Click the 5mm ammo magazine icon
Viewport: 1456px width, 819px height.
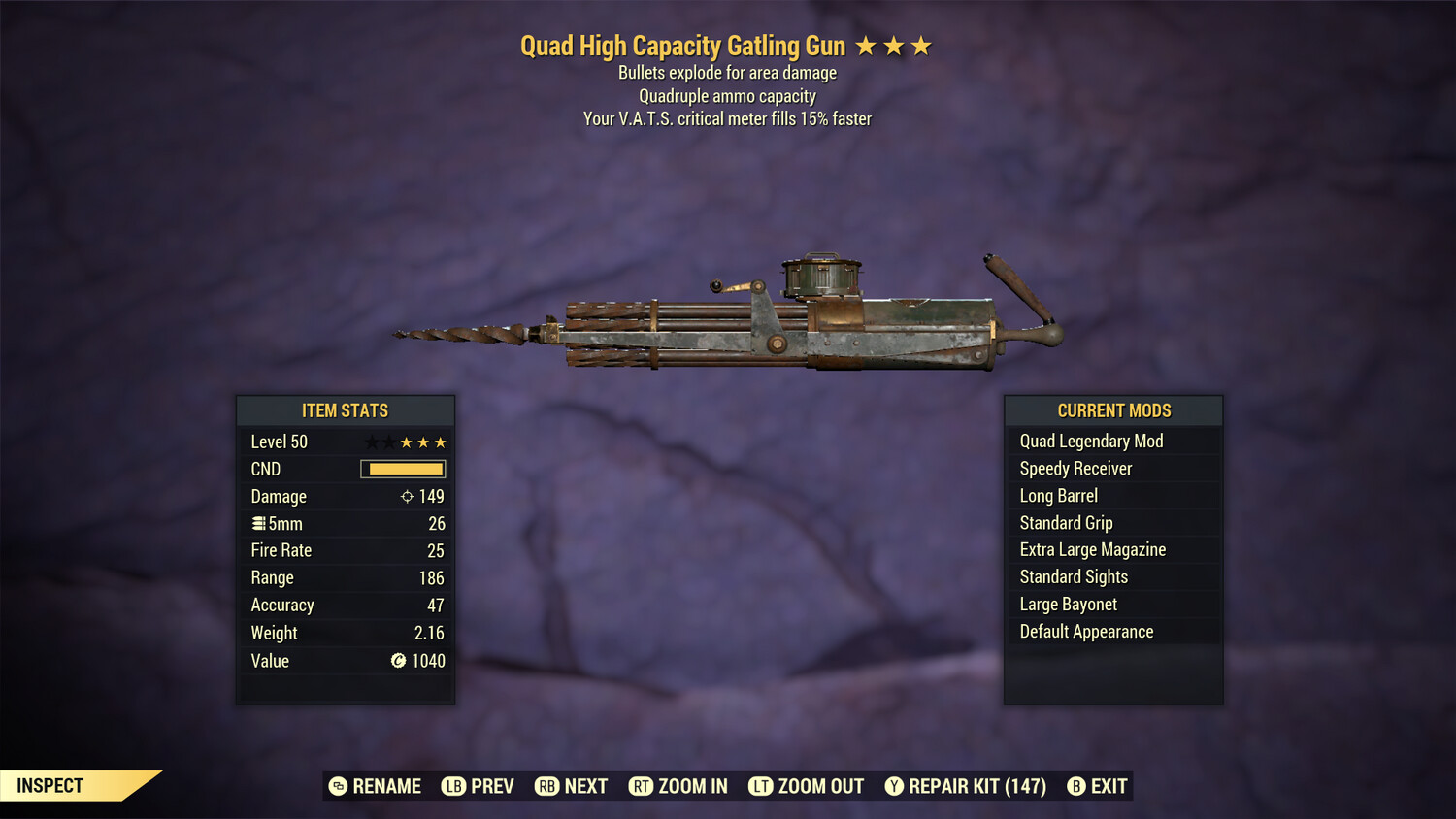coord(257,523)
